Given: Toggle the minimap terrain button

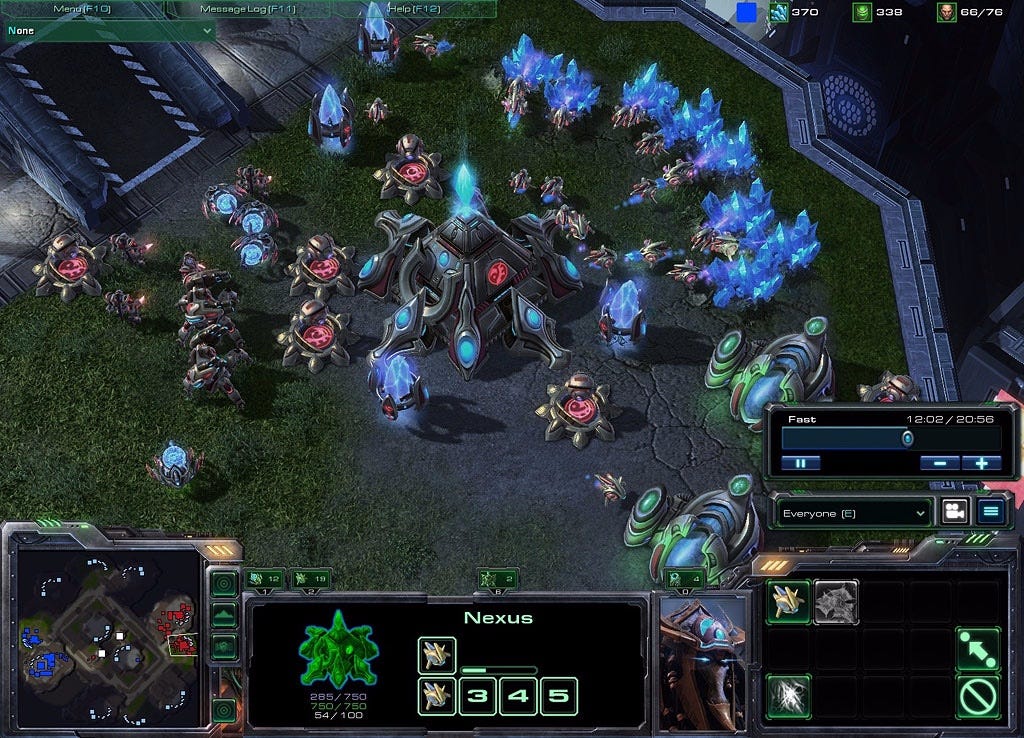Looking at the screenshot, I should (x=224, y=614).
